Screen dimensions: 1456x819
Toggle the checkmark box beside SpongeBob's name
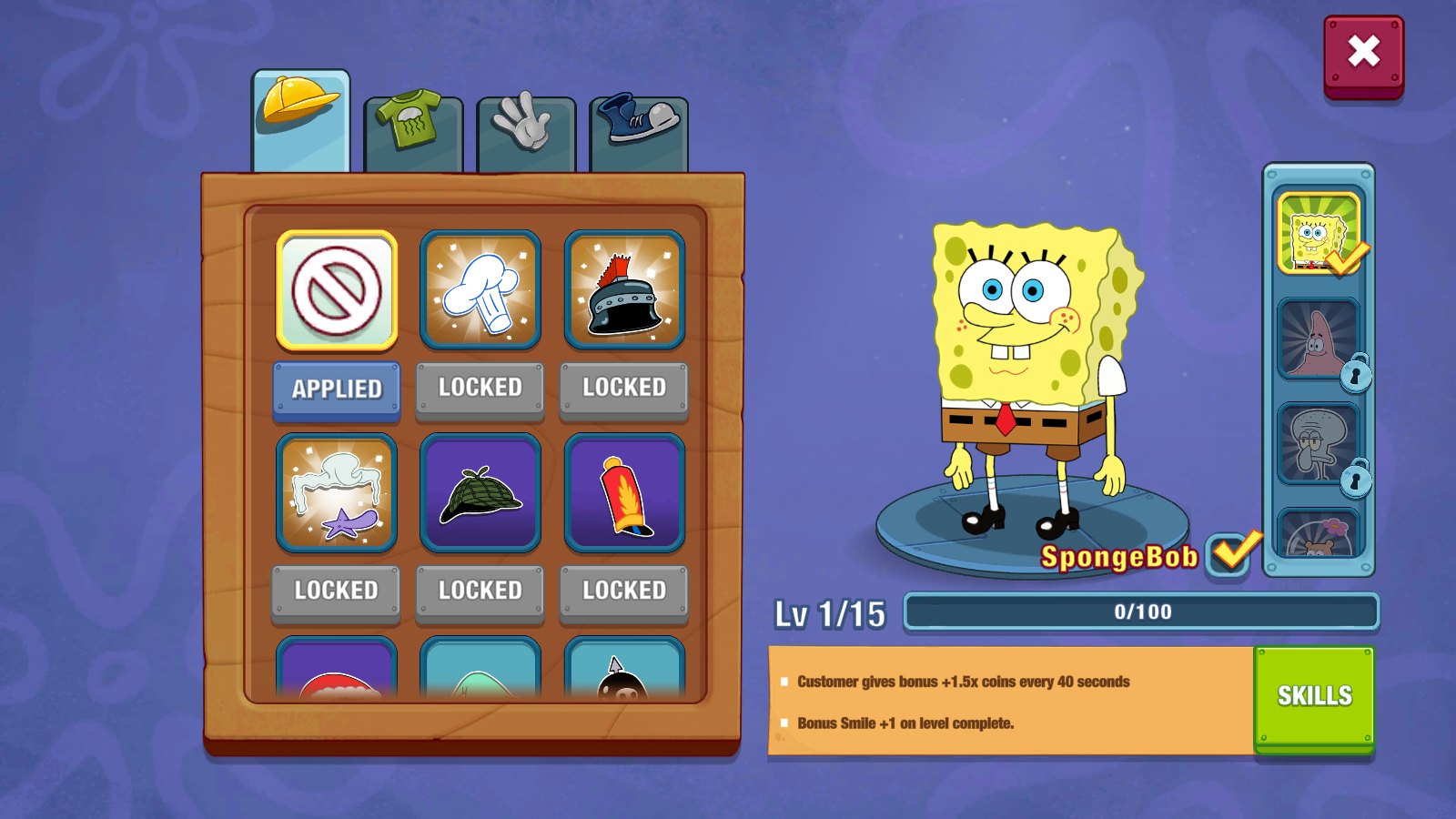(1229, 553)
